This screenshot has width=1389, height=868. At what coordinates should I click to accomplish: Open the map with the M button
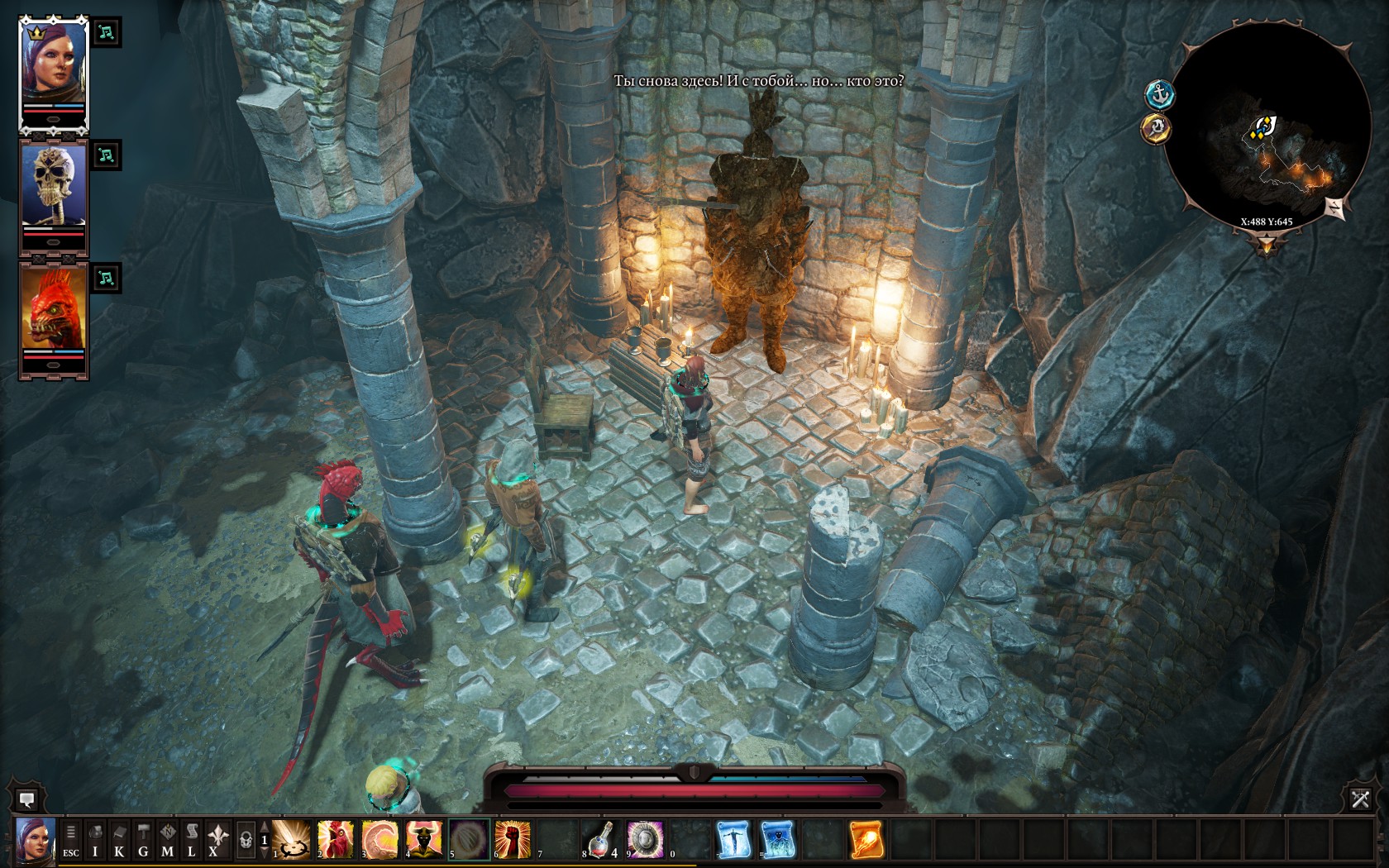coord(168,841)
